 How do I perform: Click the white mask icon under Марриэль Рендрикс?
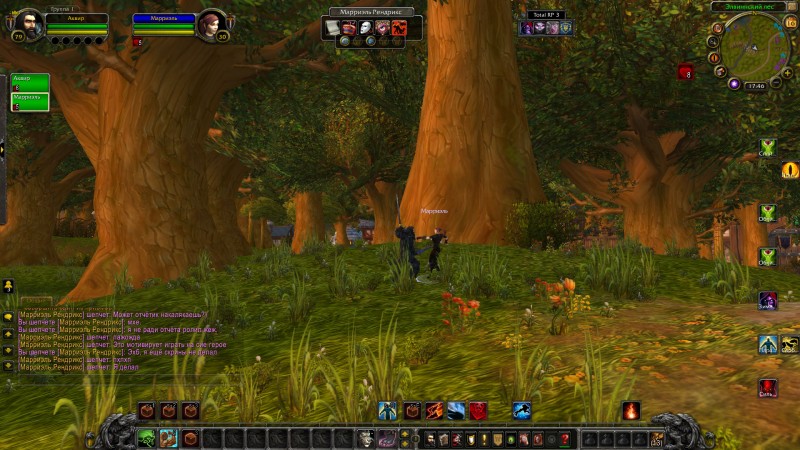coord(366,27)
